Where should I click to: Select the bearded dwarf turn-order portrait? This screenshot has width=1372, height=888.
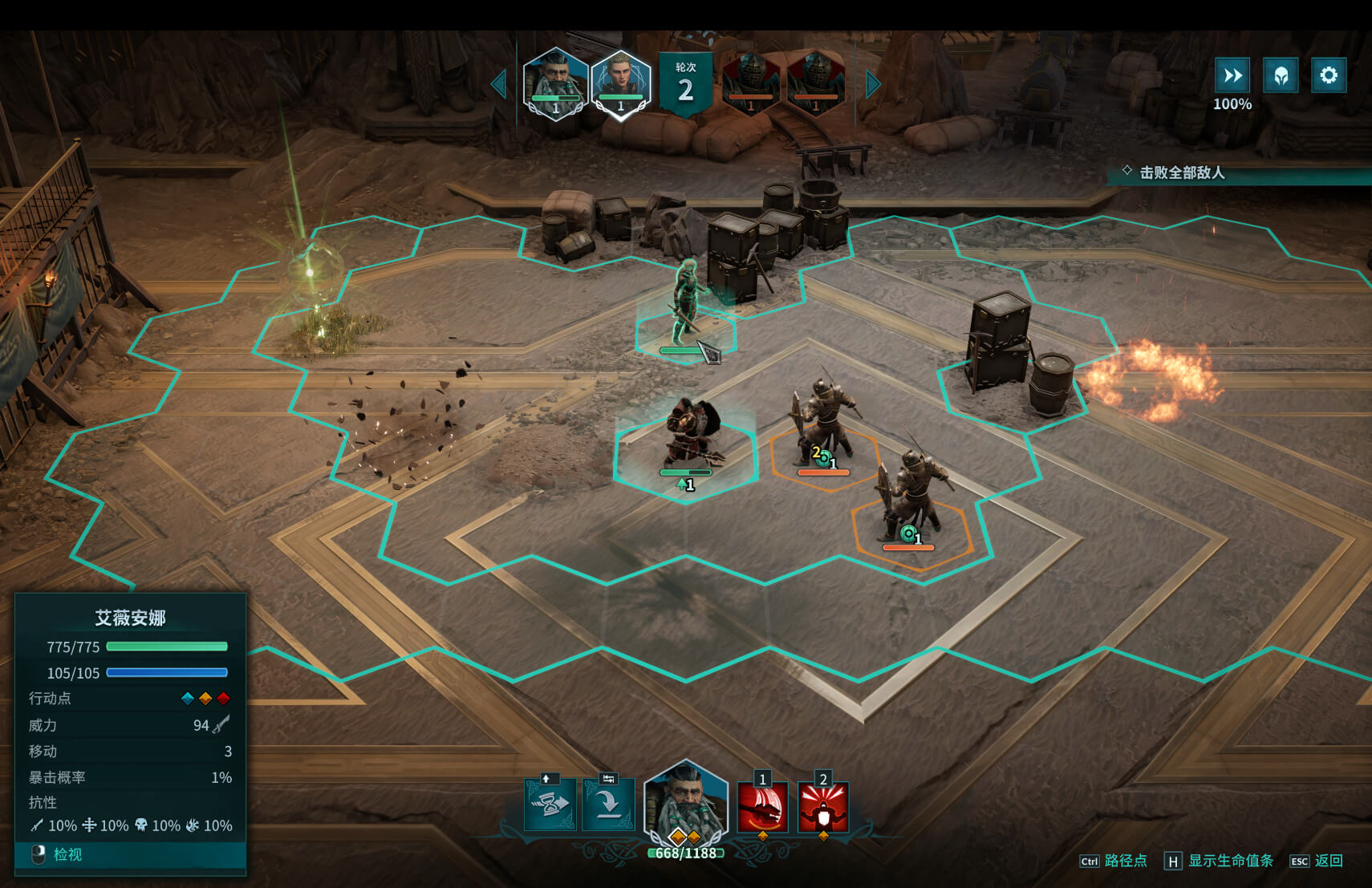pyautogui.click(x=555, y=82)
